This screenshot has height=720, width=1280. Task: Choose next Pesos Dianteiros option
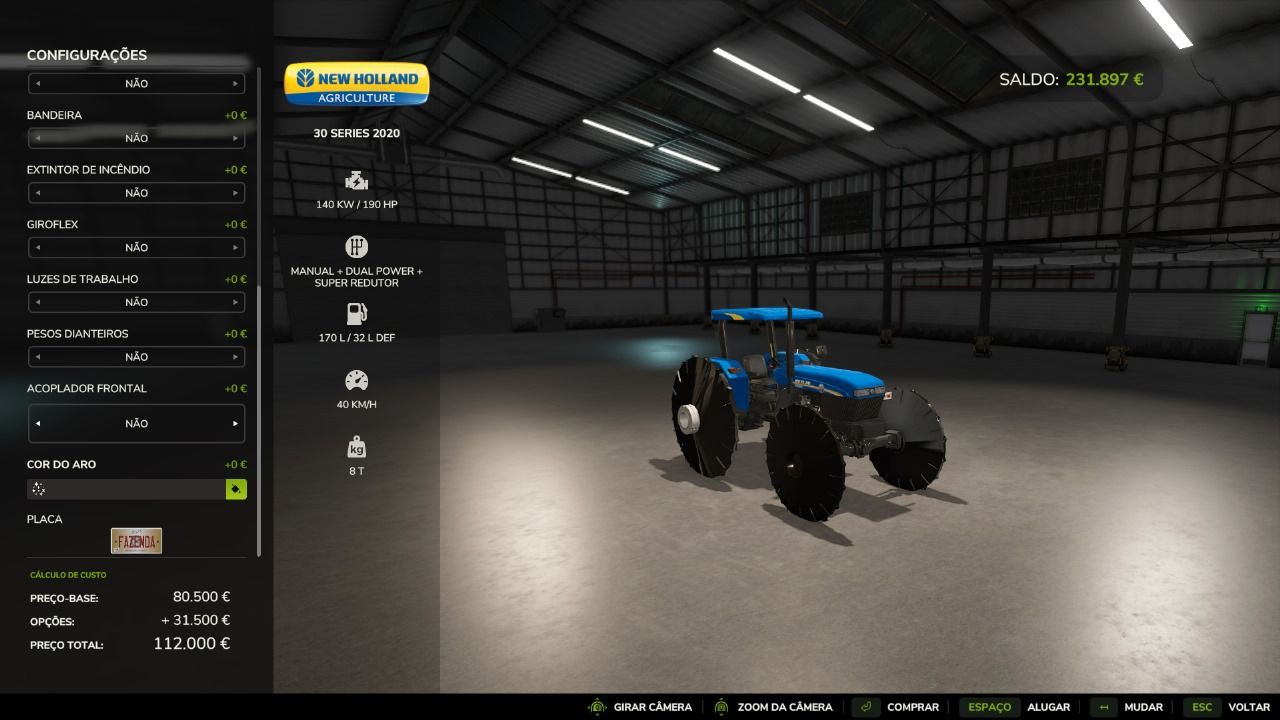coord(236,357)
